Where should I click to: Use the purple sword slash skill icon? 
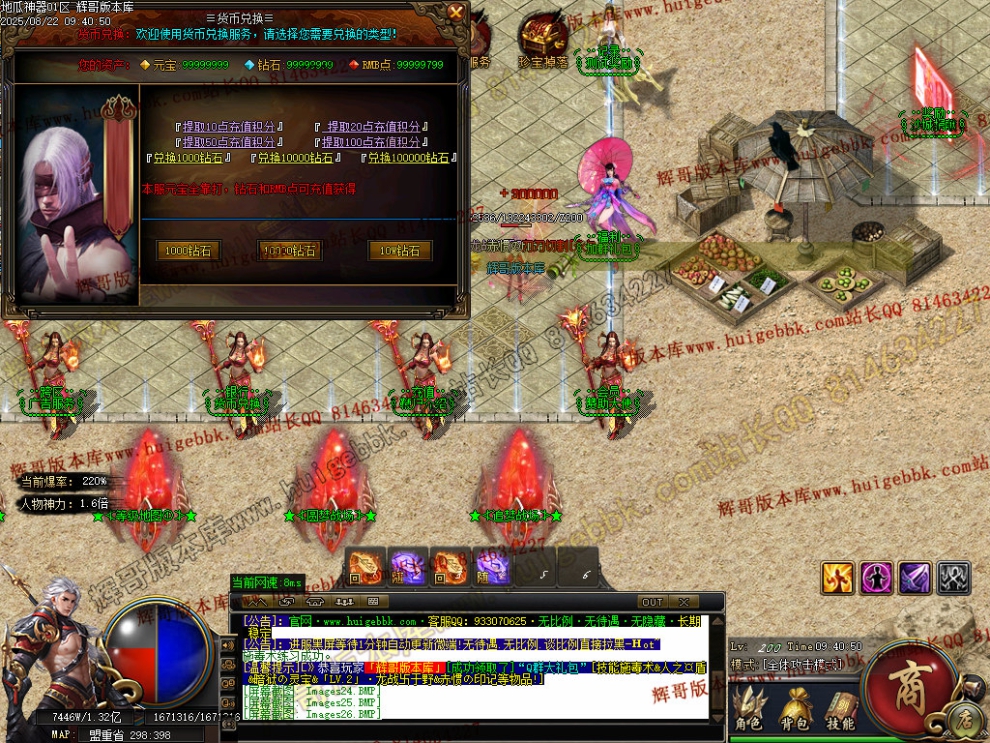(x=915, y=577)
